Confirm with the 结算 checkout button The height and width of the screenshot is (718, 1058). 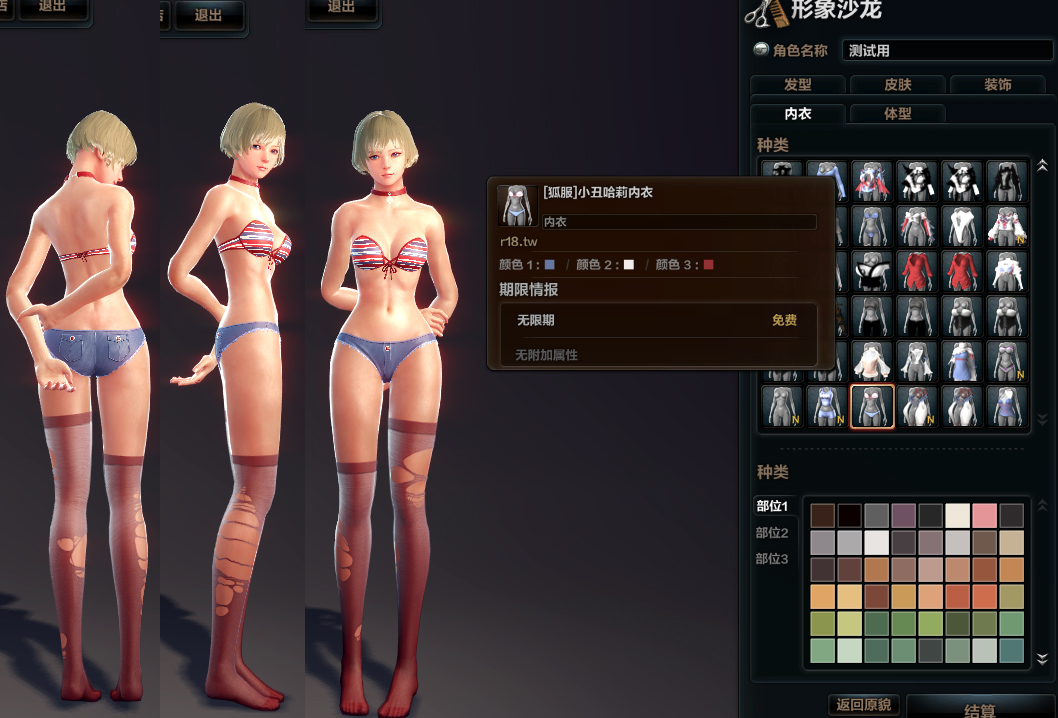pyautogui.click(x=980, y=709)
